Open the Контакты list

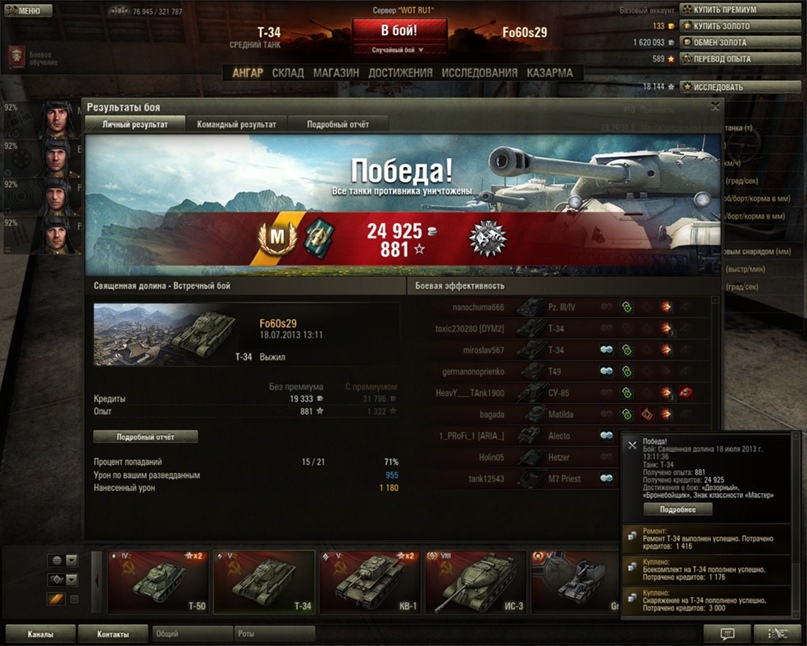[x=113, y=634]
